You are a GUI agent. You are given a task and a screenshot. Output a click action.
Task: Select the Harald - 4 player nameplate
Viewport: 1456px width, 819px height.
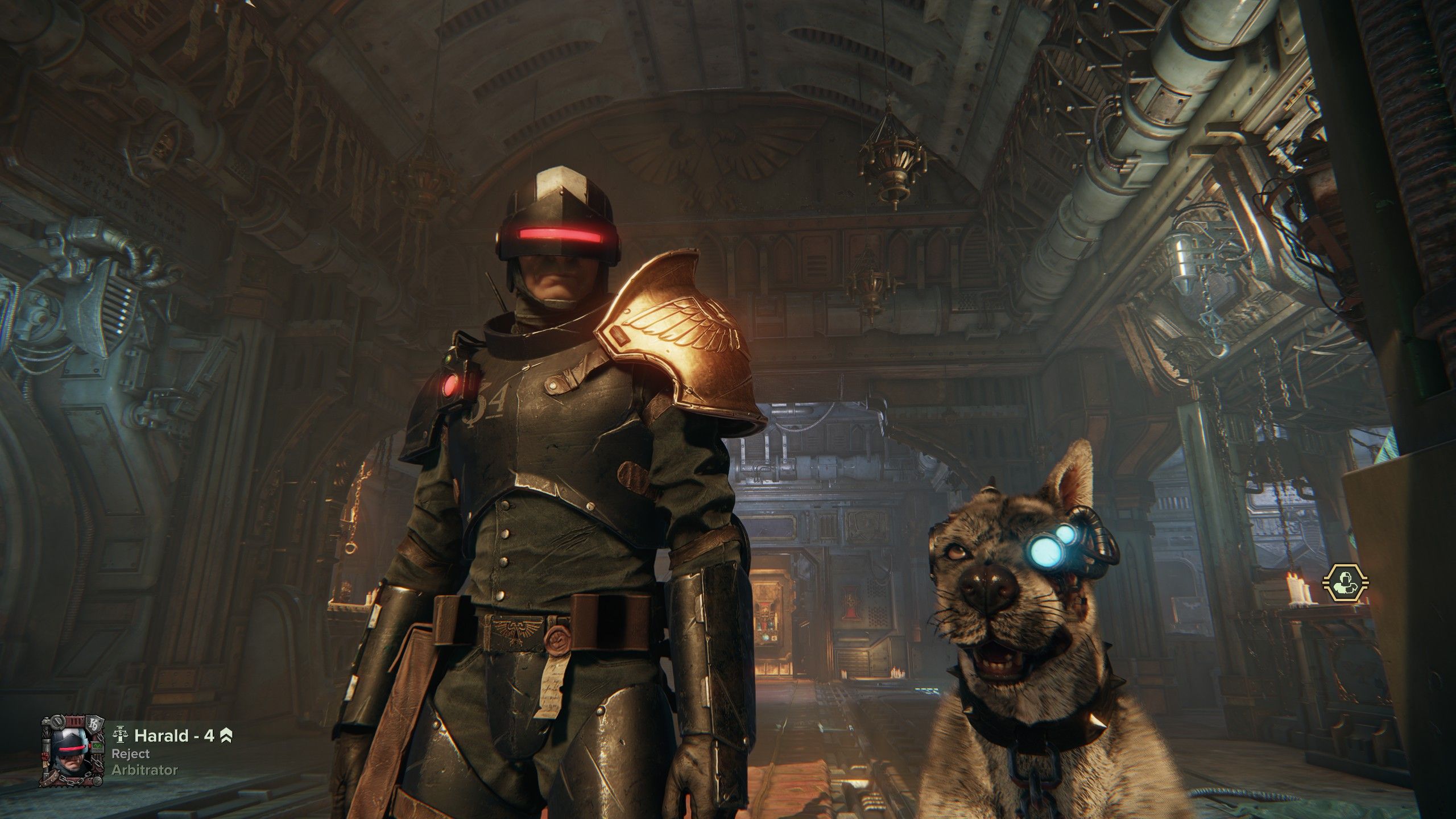(x=174, y=735)
